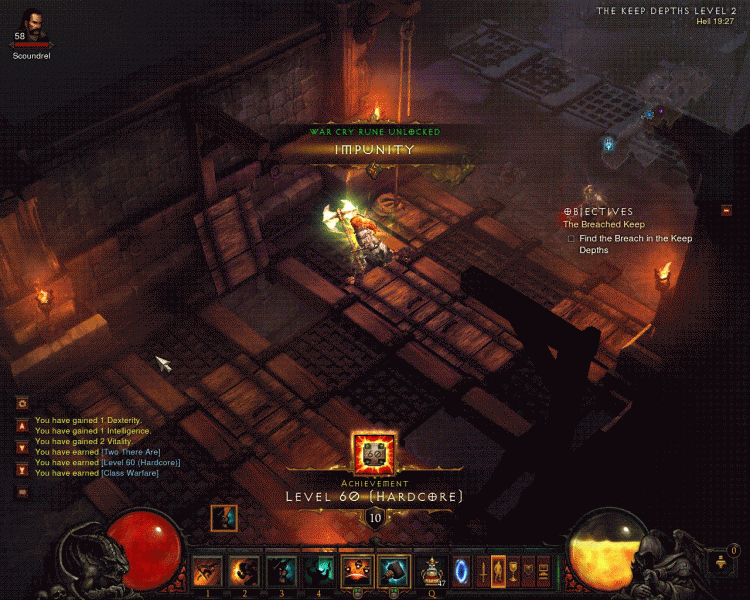
Task: View the [Level 60 (Hardcore)] chat link
Action: (x=140, y=462)
